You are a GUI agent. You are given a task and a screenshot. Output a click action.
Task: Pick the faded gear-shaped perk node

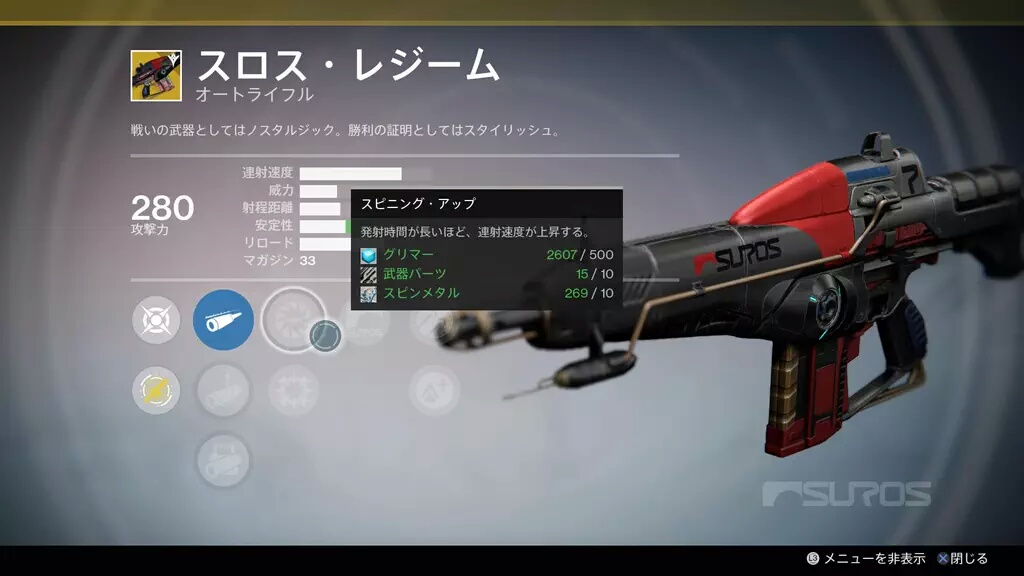click(x=293, y=390)
